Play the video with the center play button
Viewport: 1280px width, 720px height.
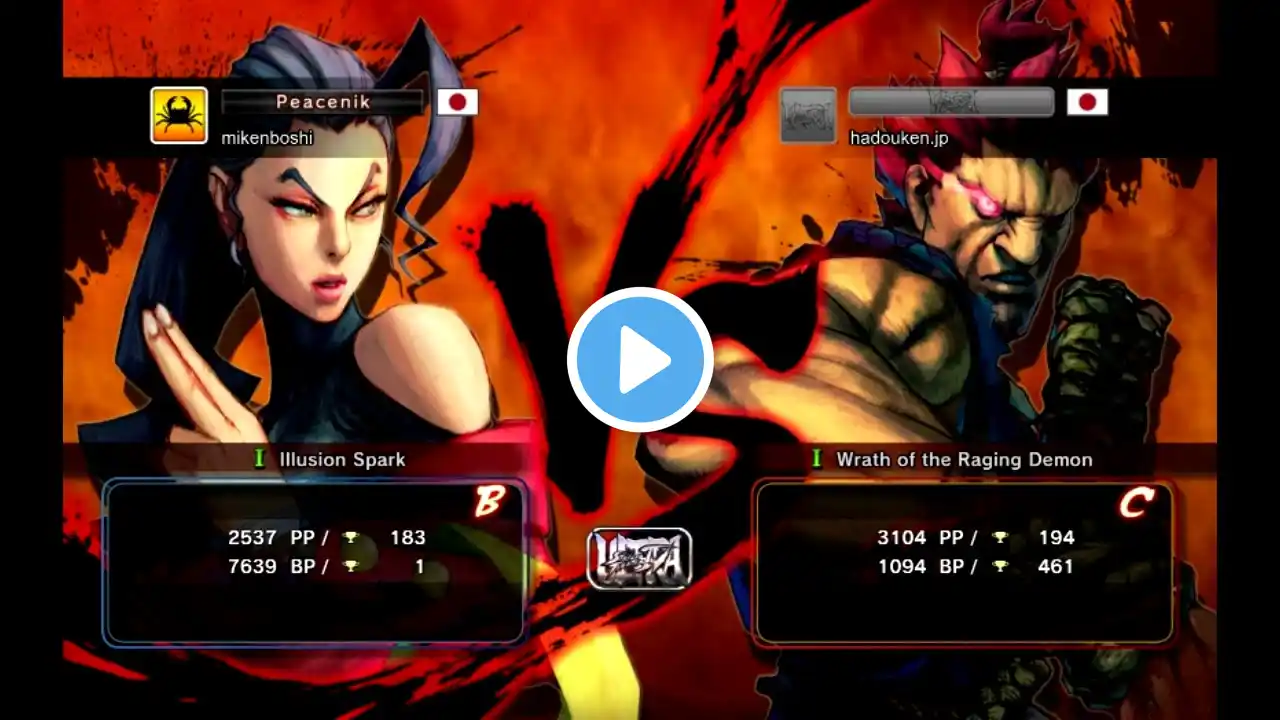click(640, 360)
